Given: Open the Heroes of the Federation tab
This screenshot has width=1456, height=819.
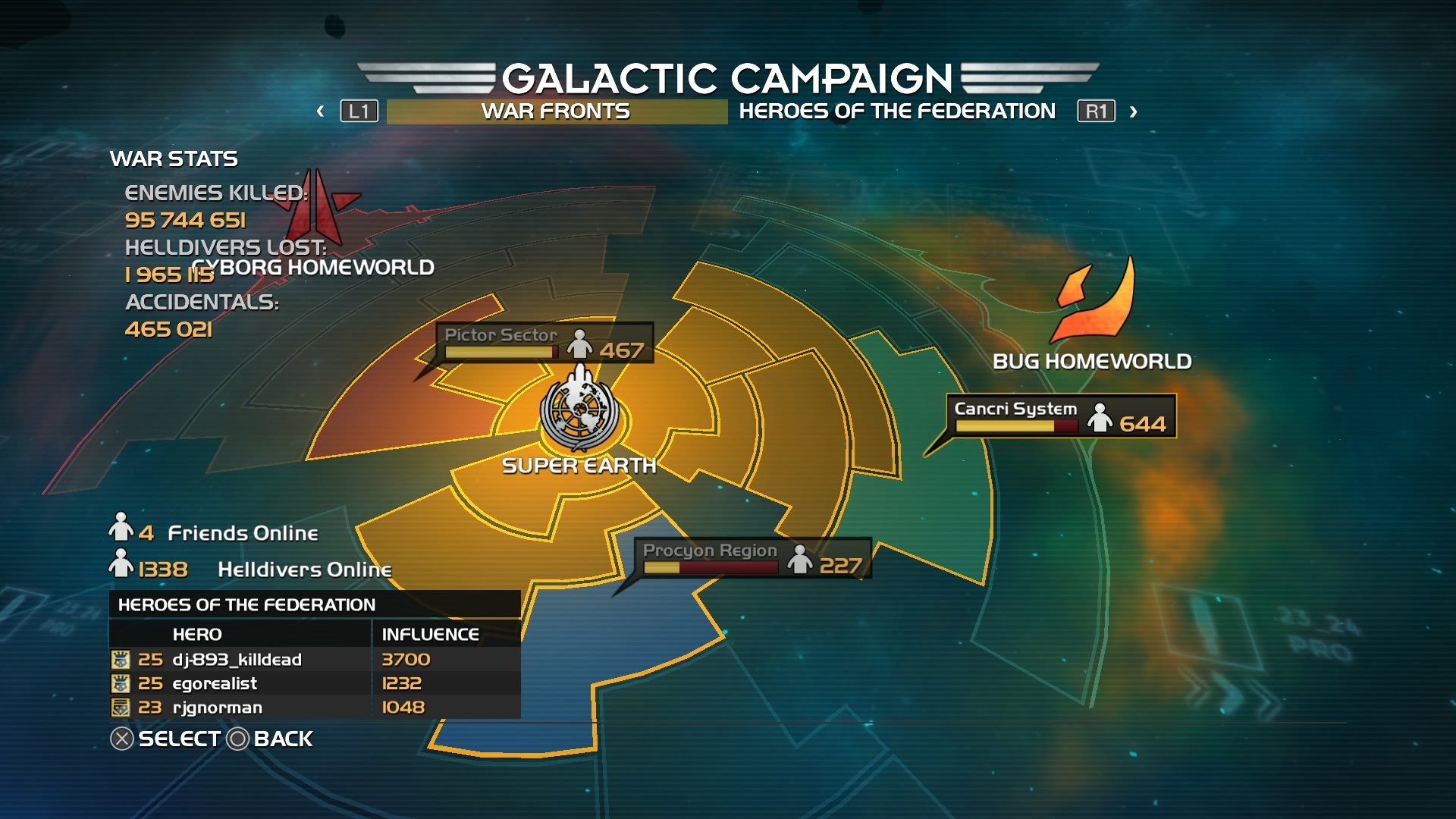Looking at the screenshot, I should click(x=896, y=111).
